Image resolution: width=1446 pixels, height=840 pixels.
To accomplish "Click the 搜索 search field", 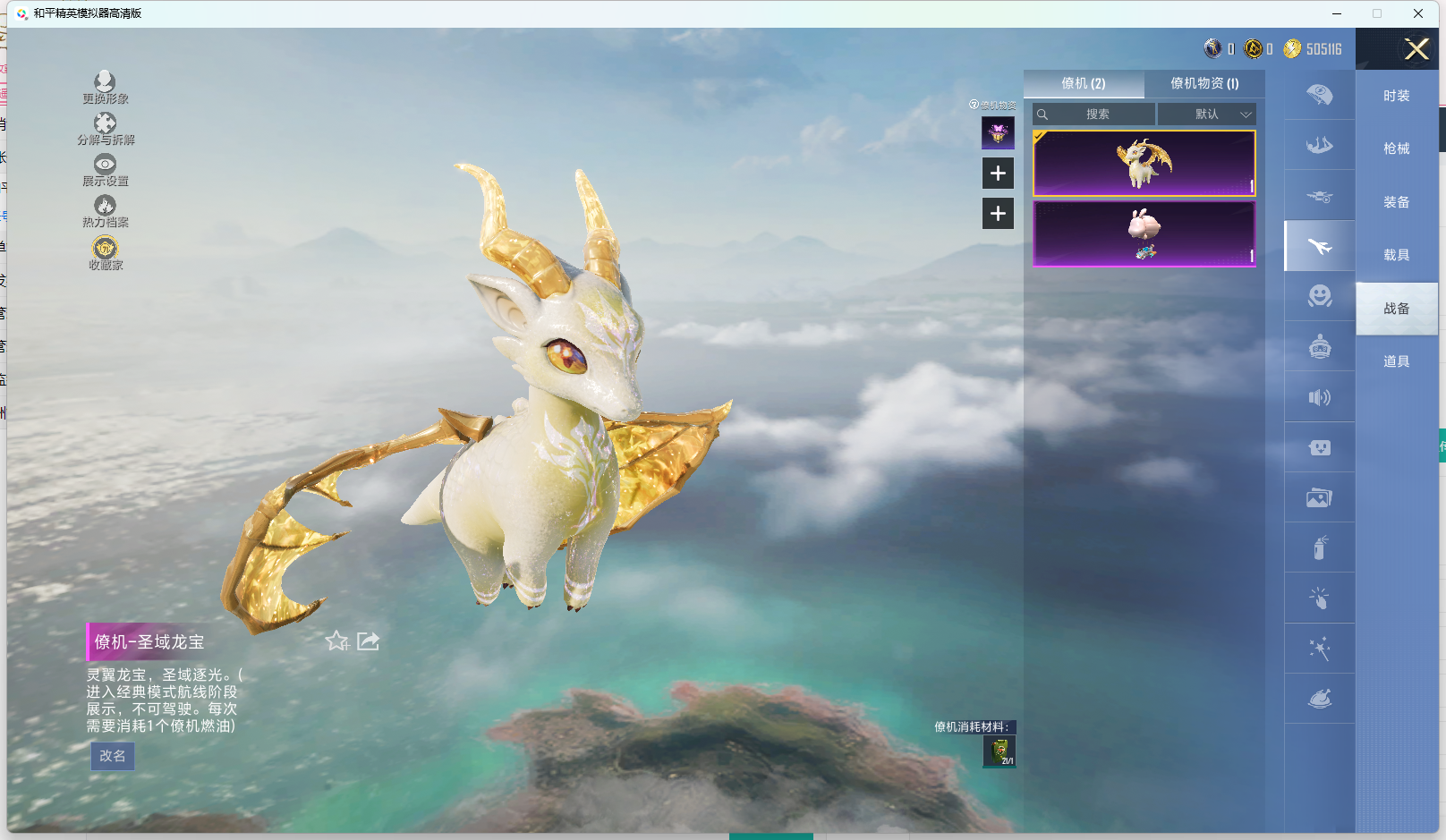I will tap(1094, 115).
